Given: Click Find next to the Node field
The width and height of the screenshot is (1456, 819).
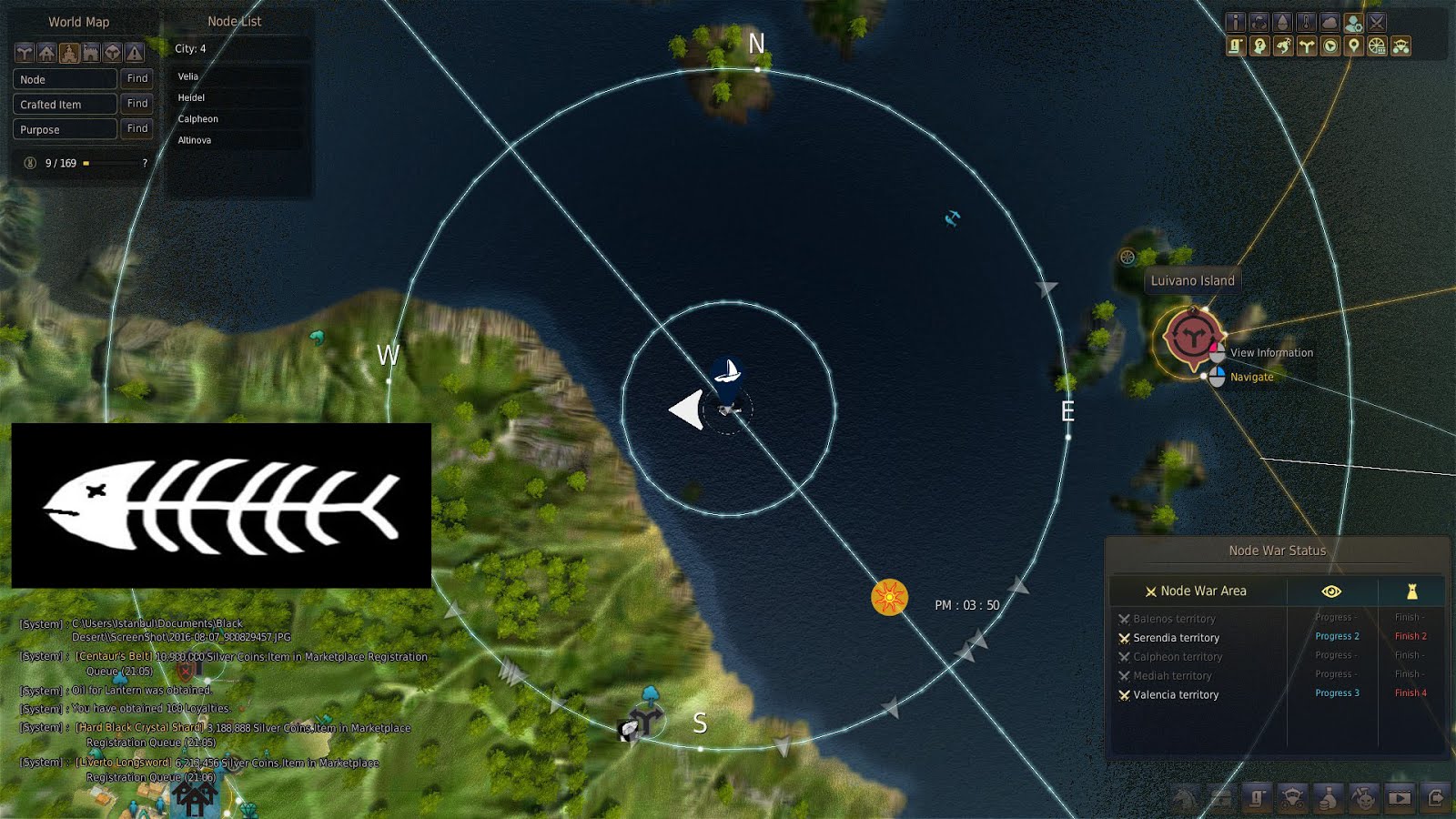Looking at the screenshot, I should tap(136, 78).
